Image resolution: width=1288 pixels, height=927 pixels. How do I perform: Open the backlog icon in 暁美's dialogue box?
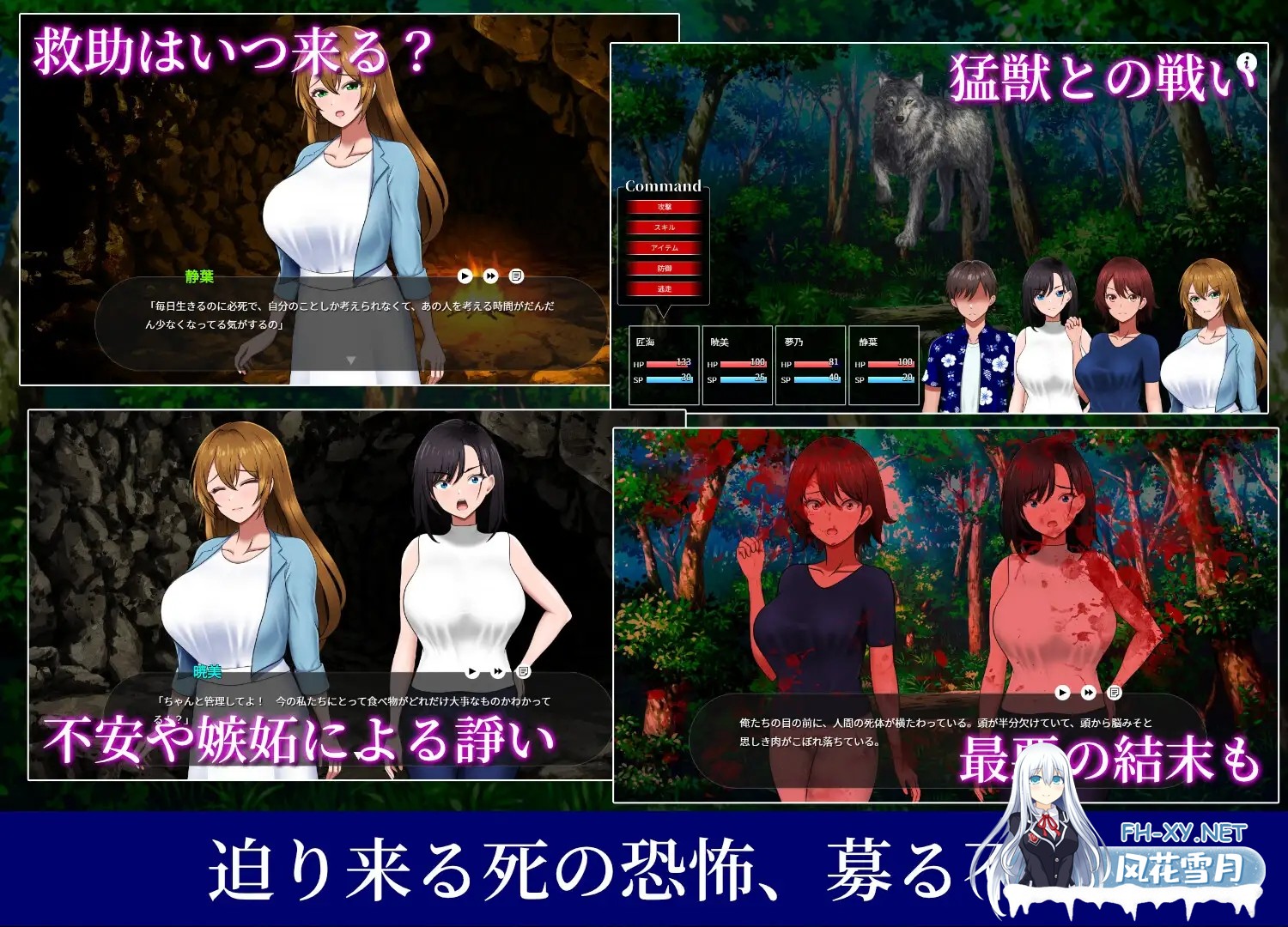click(524, 671)
